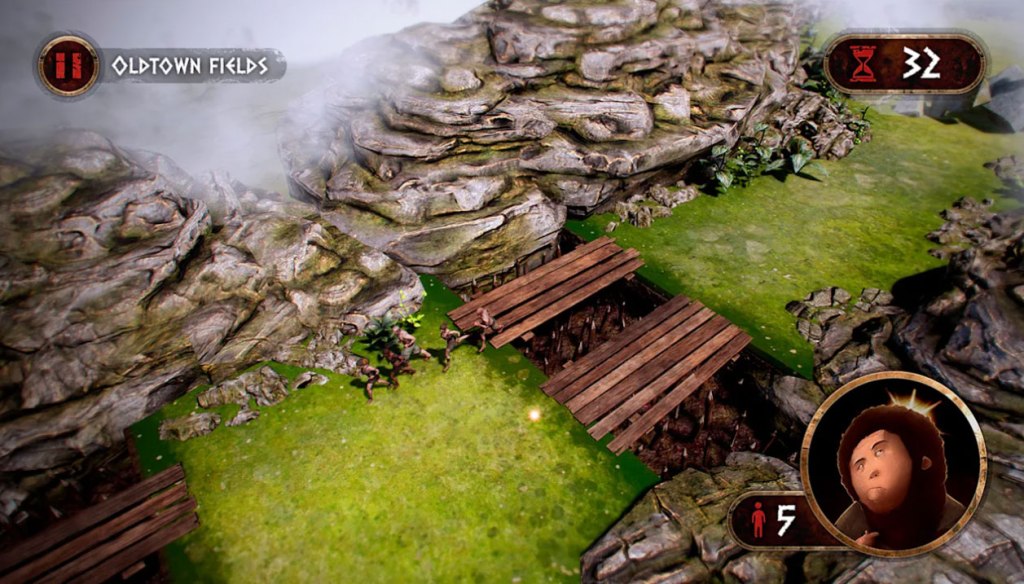Click the crowned character portrait
Viewport: 1024px width, 584px height.
click(x=892, y=464)
